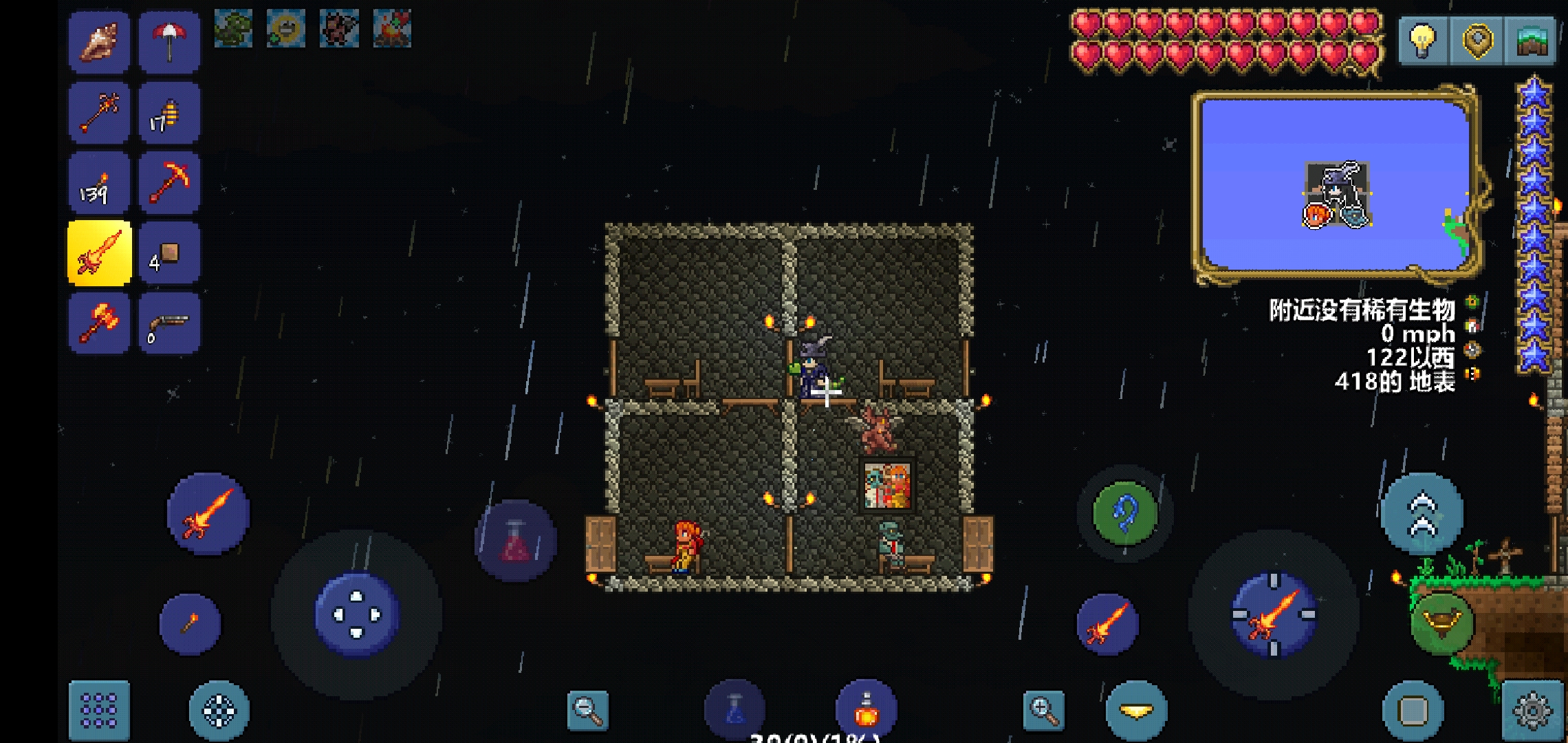The width and height of the screenshot is (1568, 743).
Task: Fire the grappling hook button
Action: [1125, 514]
